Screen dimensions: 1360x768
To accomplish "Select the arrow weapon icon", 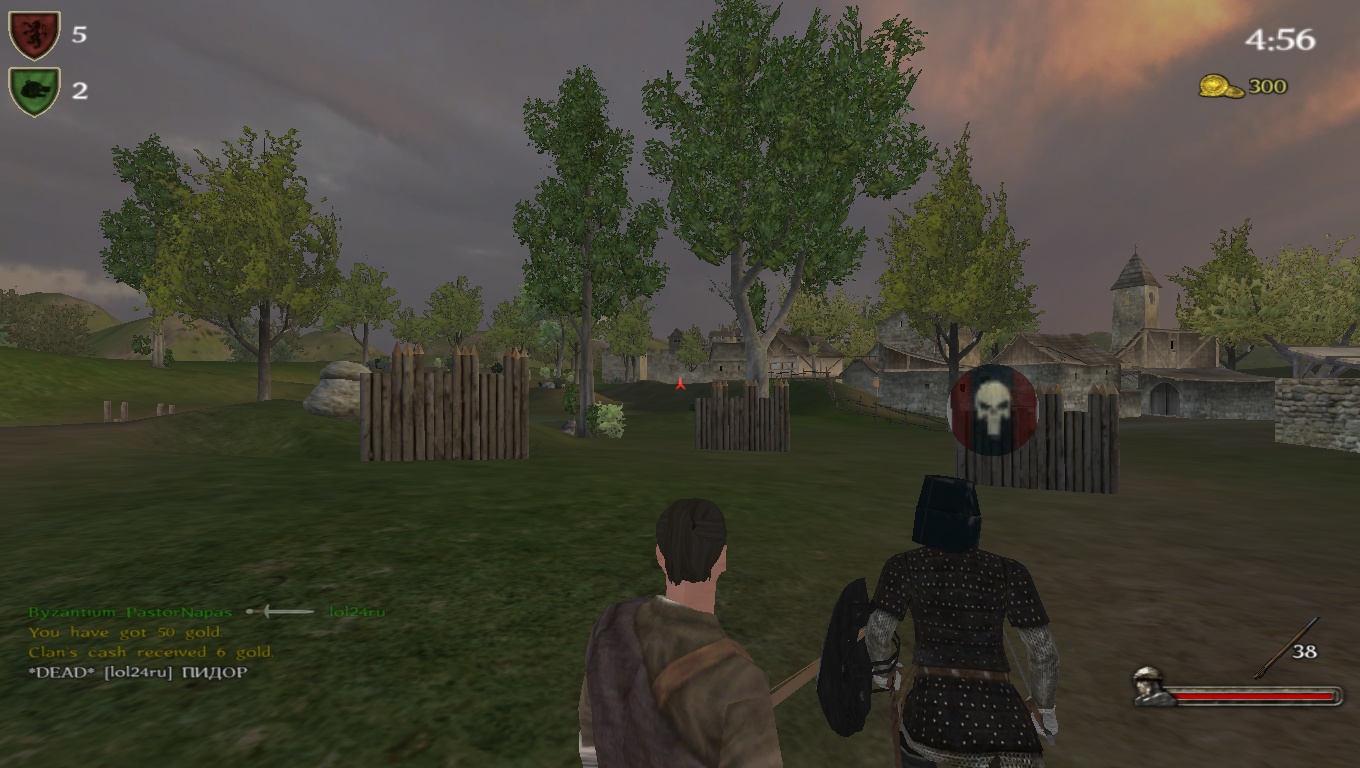I will 1274,647.
